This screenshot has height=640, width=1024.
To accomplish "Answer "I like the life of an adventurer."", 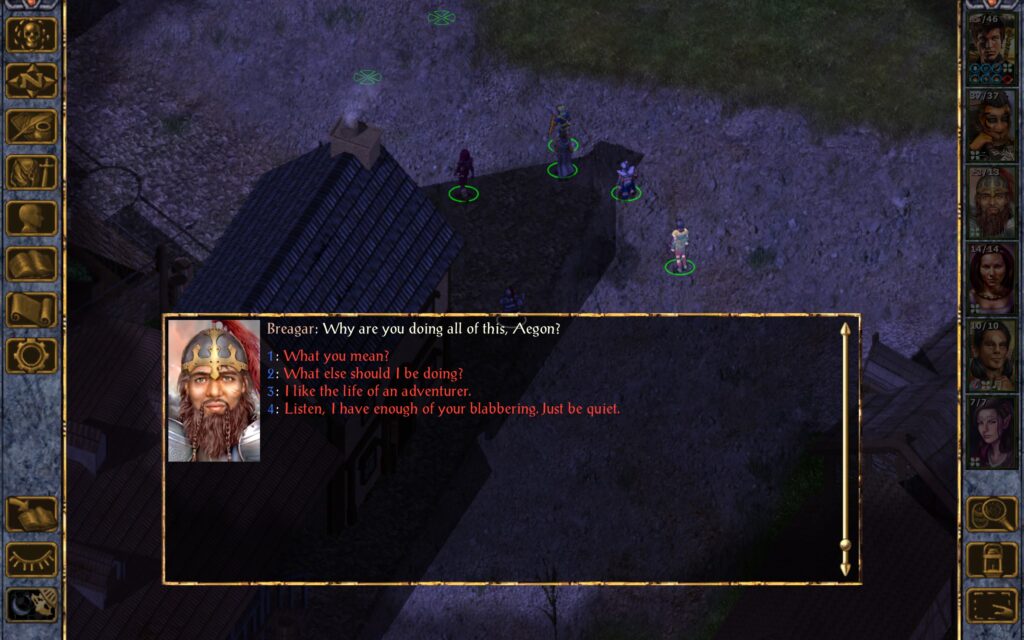I will (377, 391).
